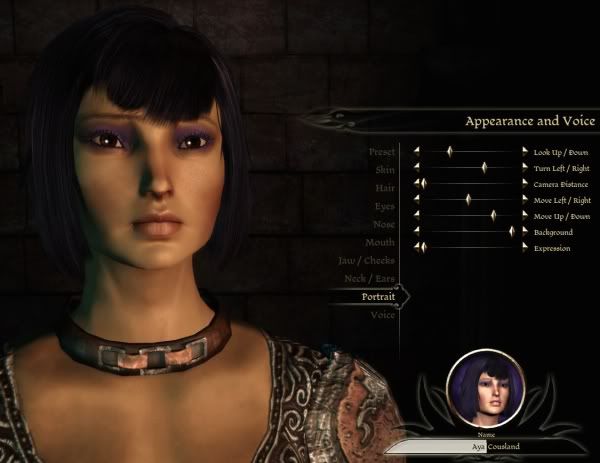Click the Camera Distance slider
This screenshot has height=463, width=600.
pos(469,184)
